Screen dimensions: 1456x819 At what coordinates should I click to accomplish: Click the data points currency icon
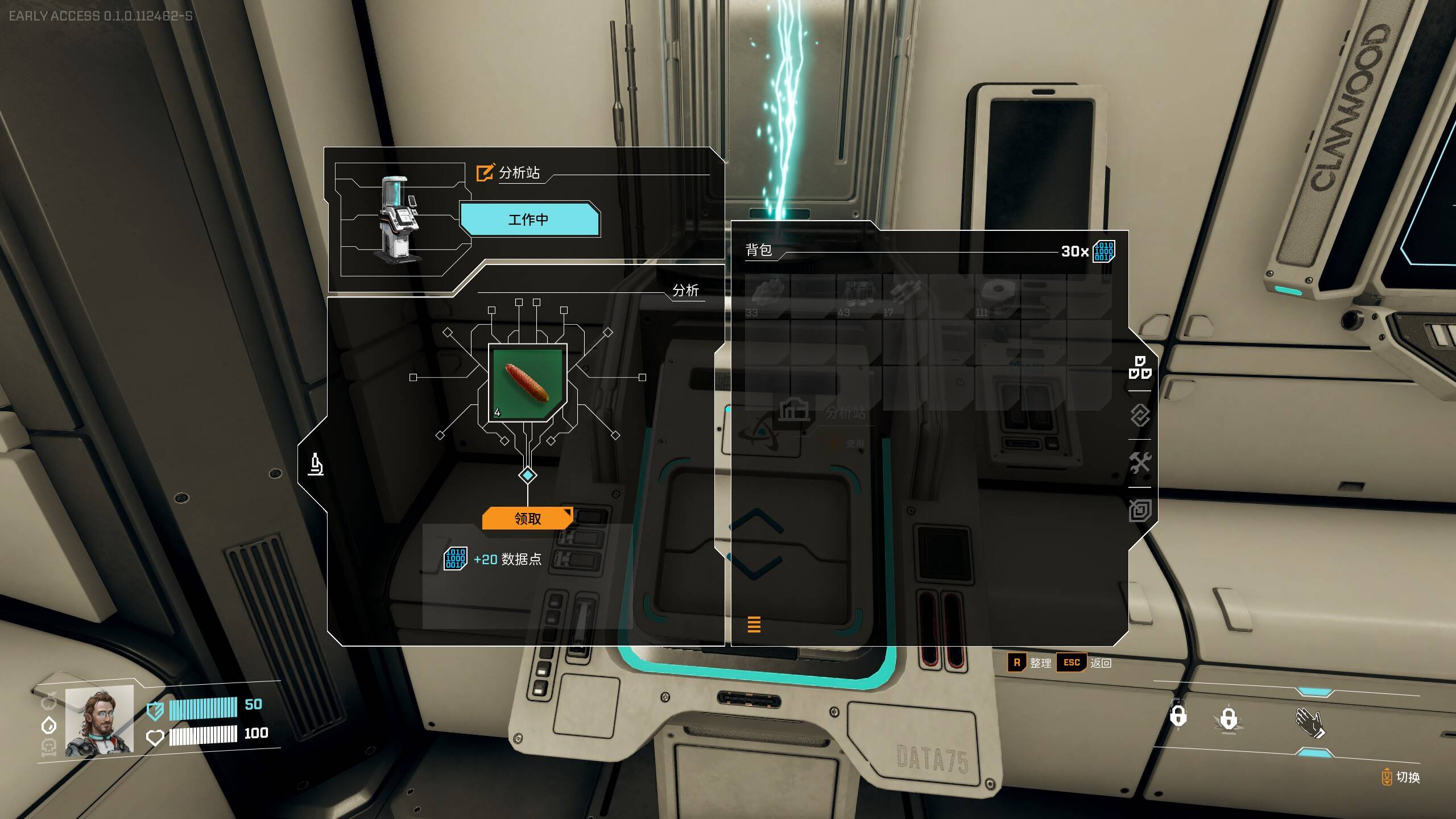pyautogui.click(x=1103, y=251)
